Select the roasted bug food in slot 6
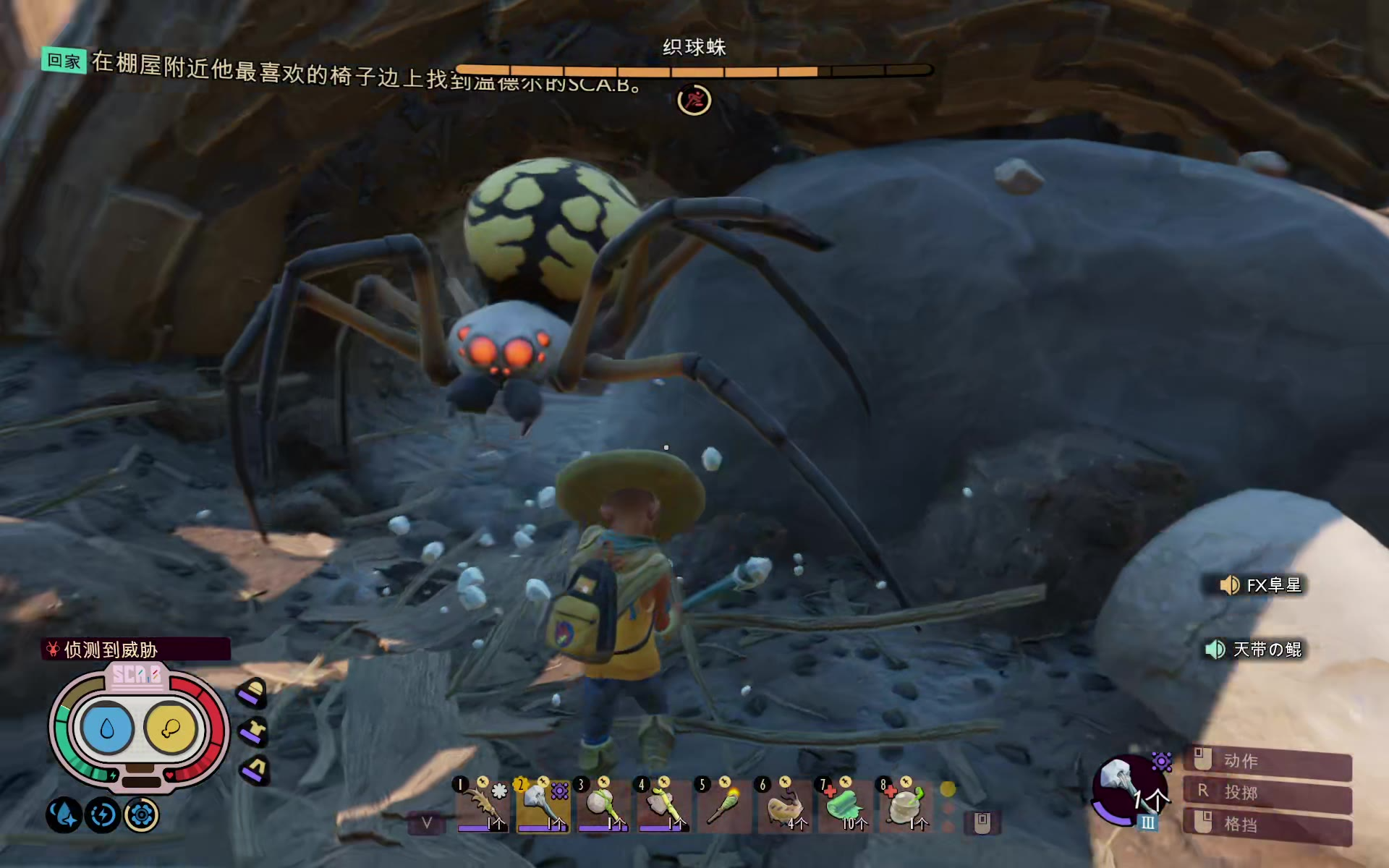The image size is (1389, 868). click(x=783, y=806)
